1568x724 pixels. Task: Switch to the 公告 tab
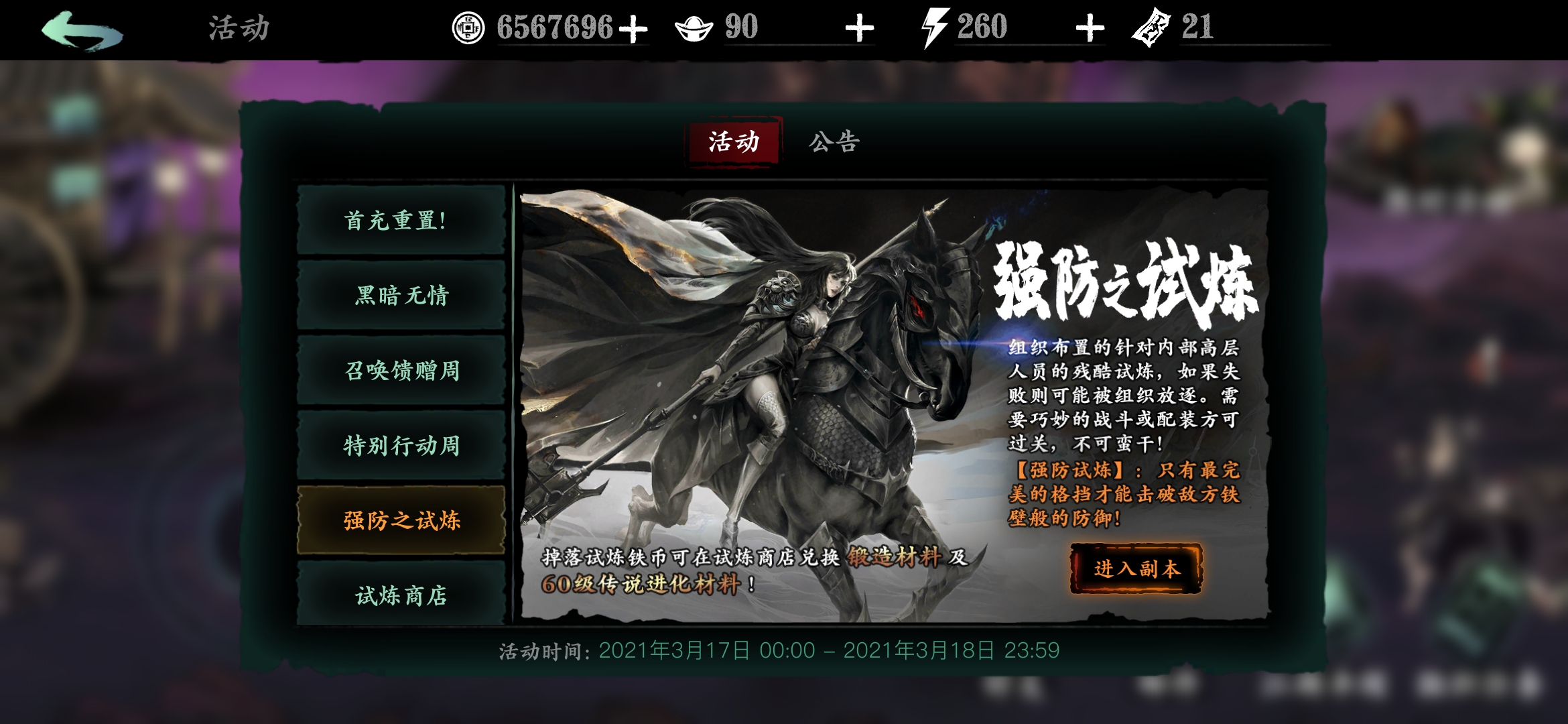coord(833,141)
